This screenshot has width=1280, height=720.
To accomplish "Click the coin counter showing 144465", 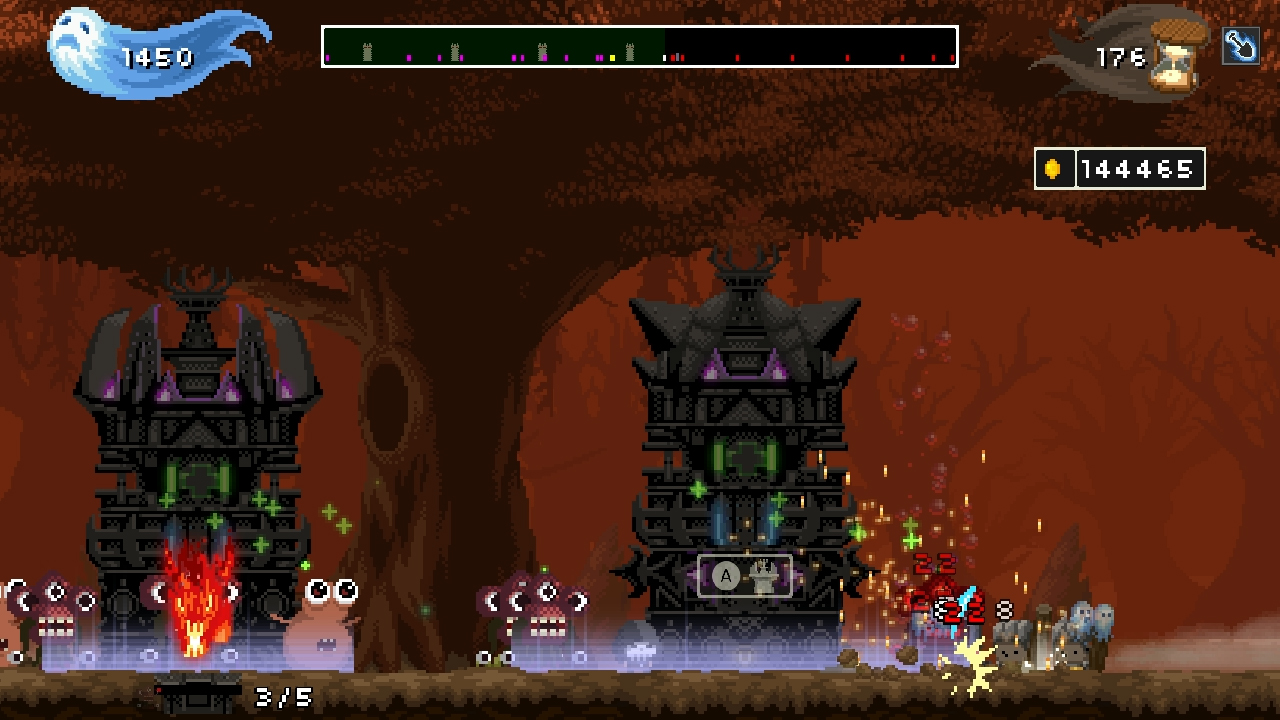I will click(1142, 167).
